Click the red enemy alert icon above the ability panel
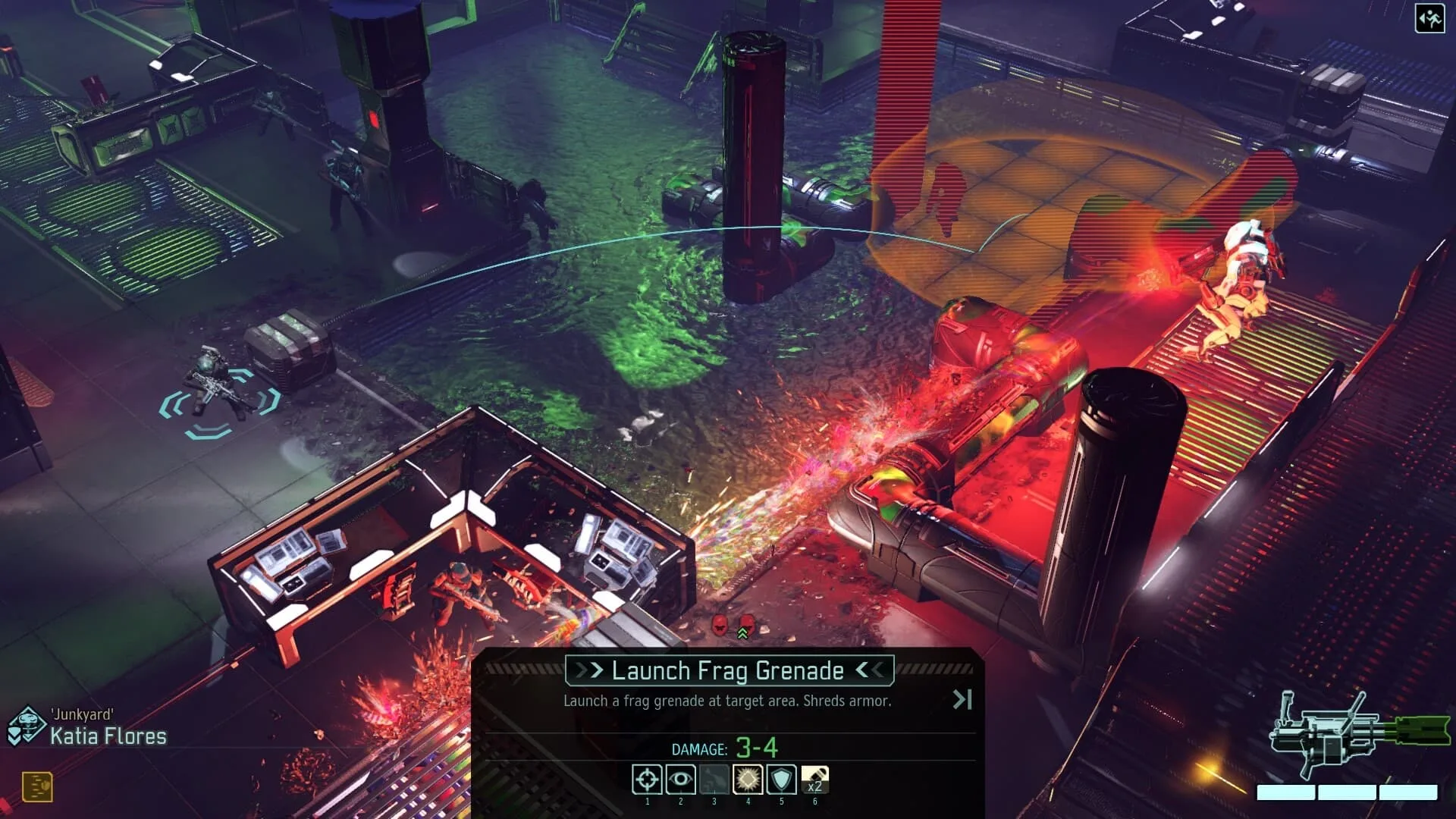 click(x=719, y=625)
